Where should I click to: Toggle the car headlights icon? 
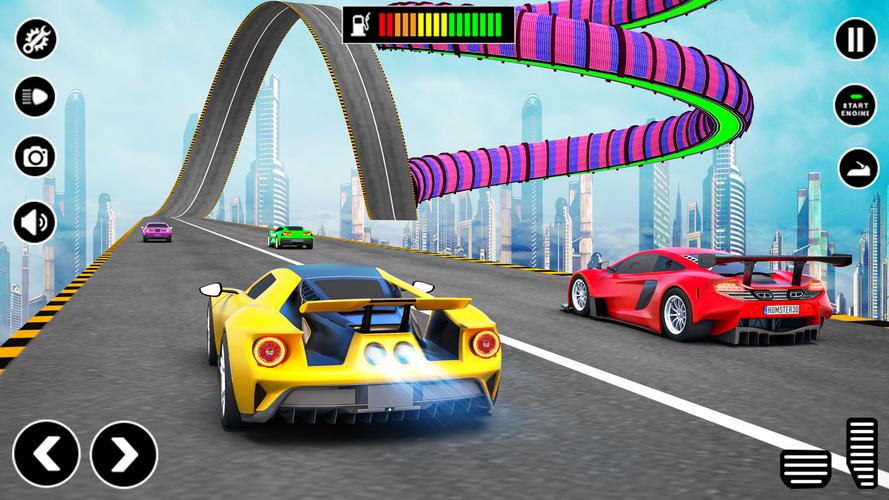pyautogui.click(x=35, y=97)
